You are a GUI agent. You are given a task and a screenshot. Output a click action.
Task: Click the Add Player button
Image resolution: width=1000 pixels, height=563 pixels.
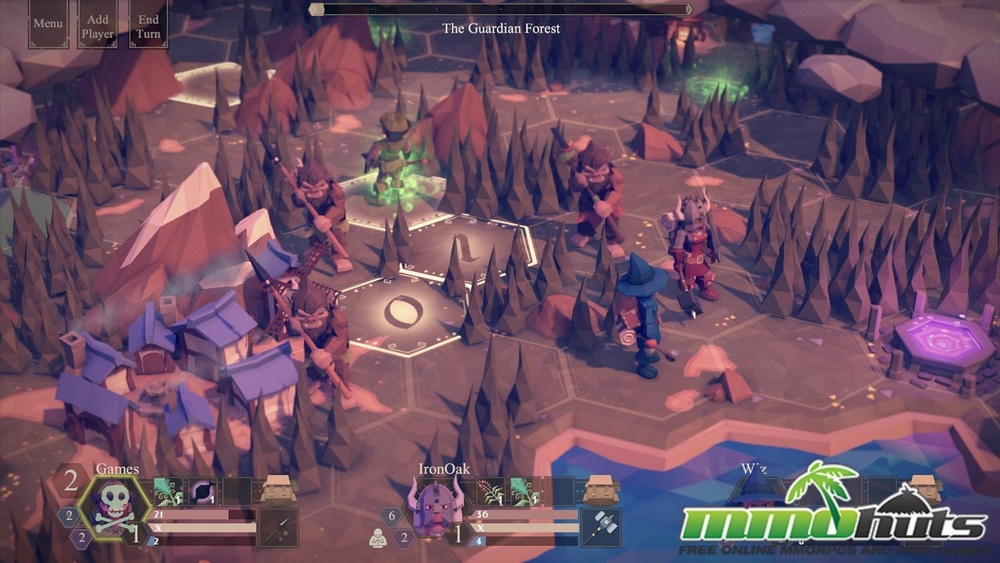(x=98, y=25)
